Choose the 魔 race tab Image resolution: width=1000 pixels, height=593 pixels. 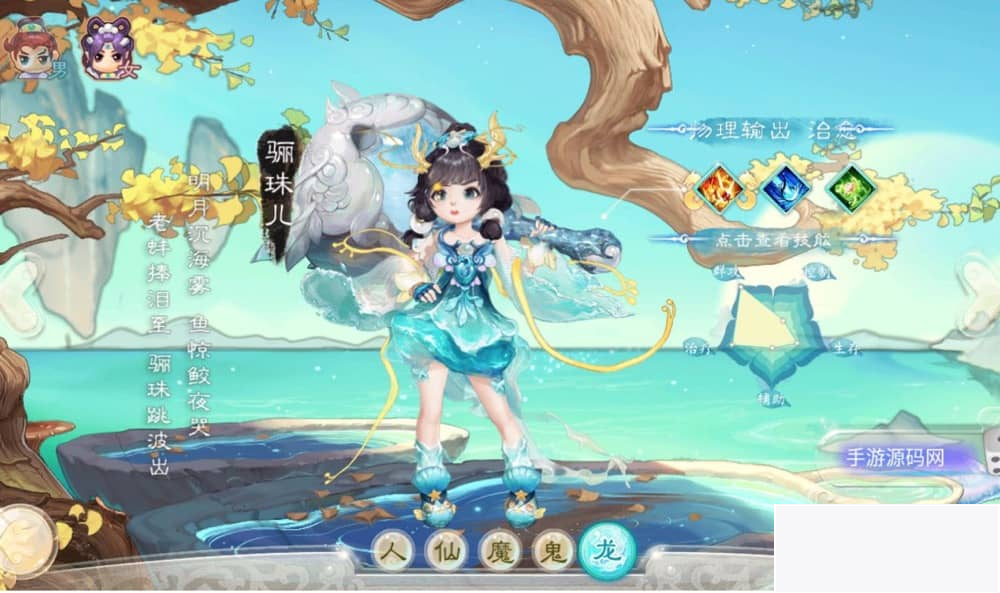click(x=499, y=551)
